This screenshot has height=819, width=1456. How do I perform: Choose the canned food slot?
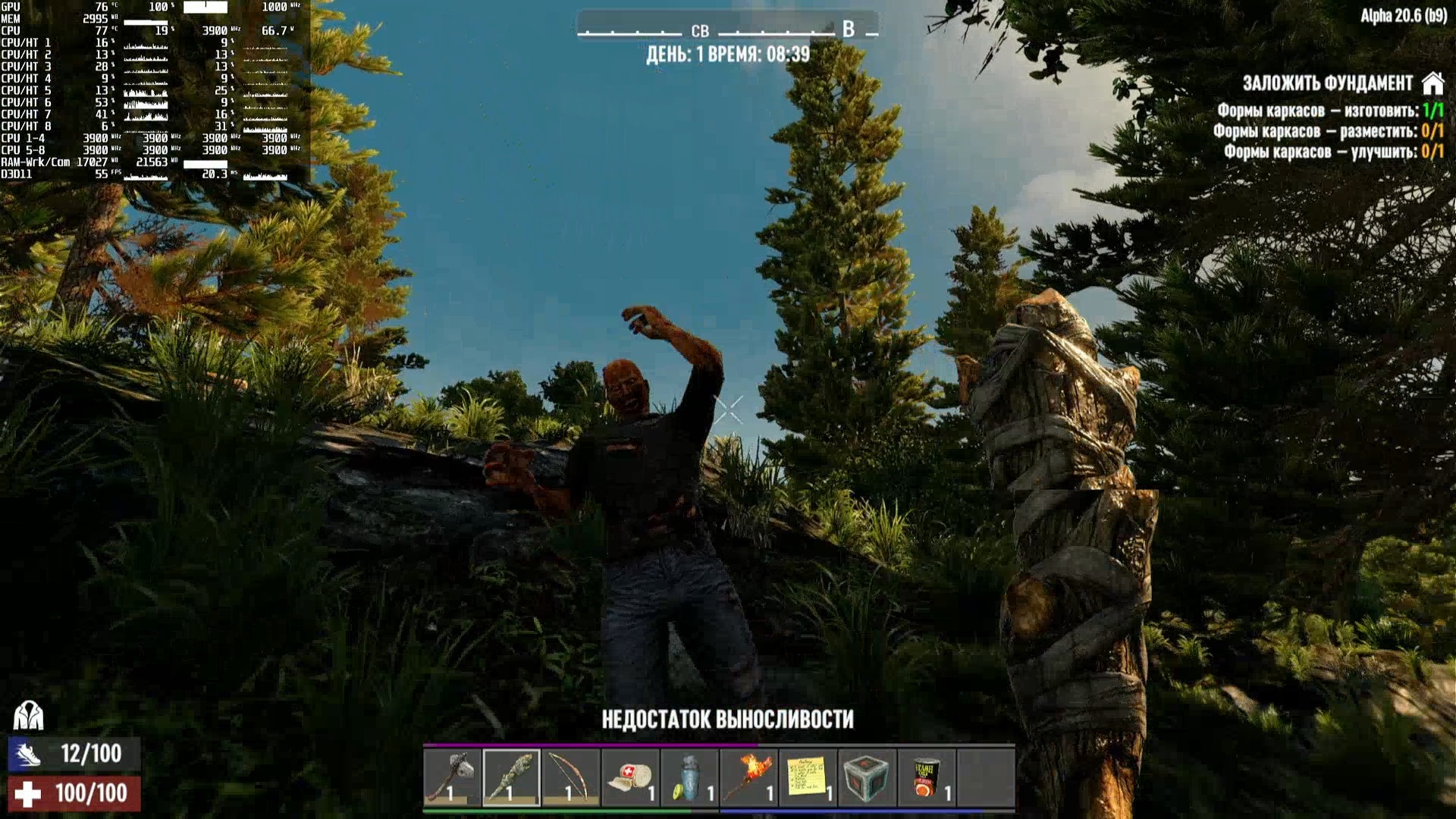(x=926, y=777)
